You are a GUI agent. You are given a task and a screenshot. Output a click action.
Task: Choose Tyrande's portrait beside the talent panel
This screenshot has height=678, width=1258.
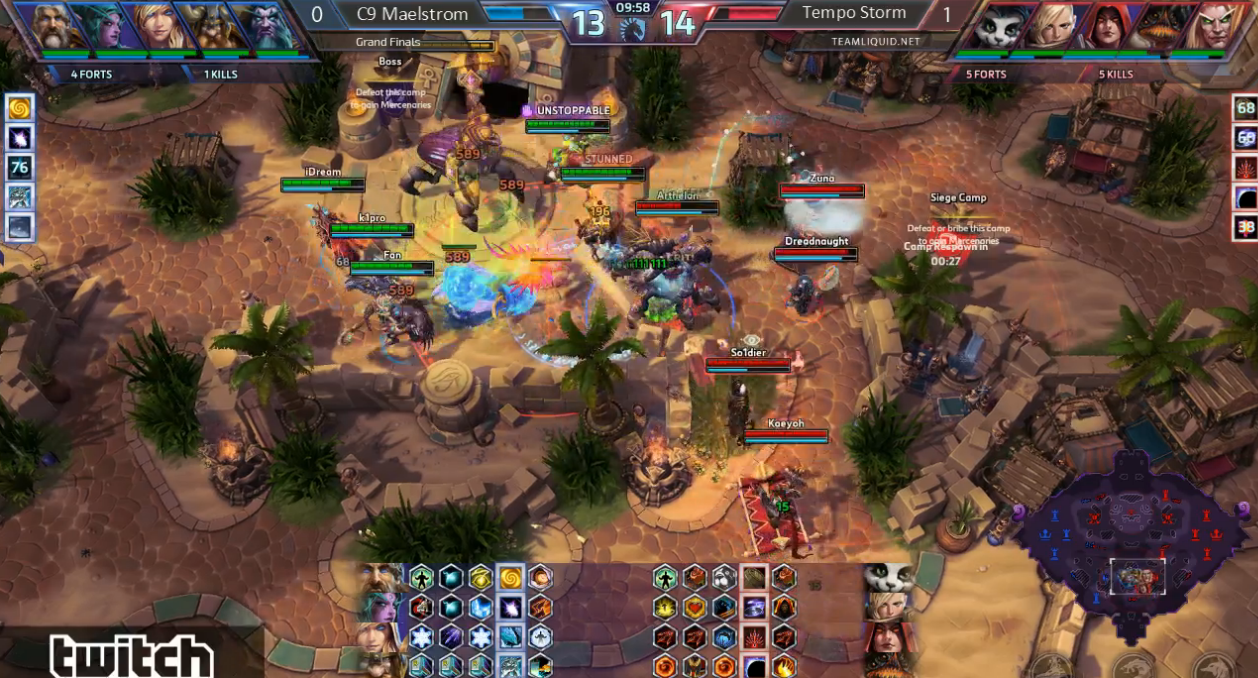[381, 607]
